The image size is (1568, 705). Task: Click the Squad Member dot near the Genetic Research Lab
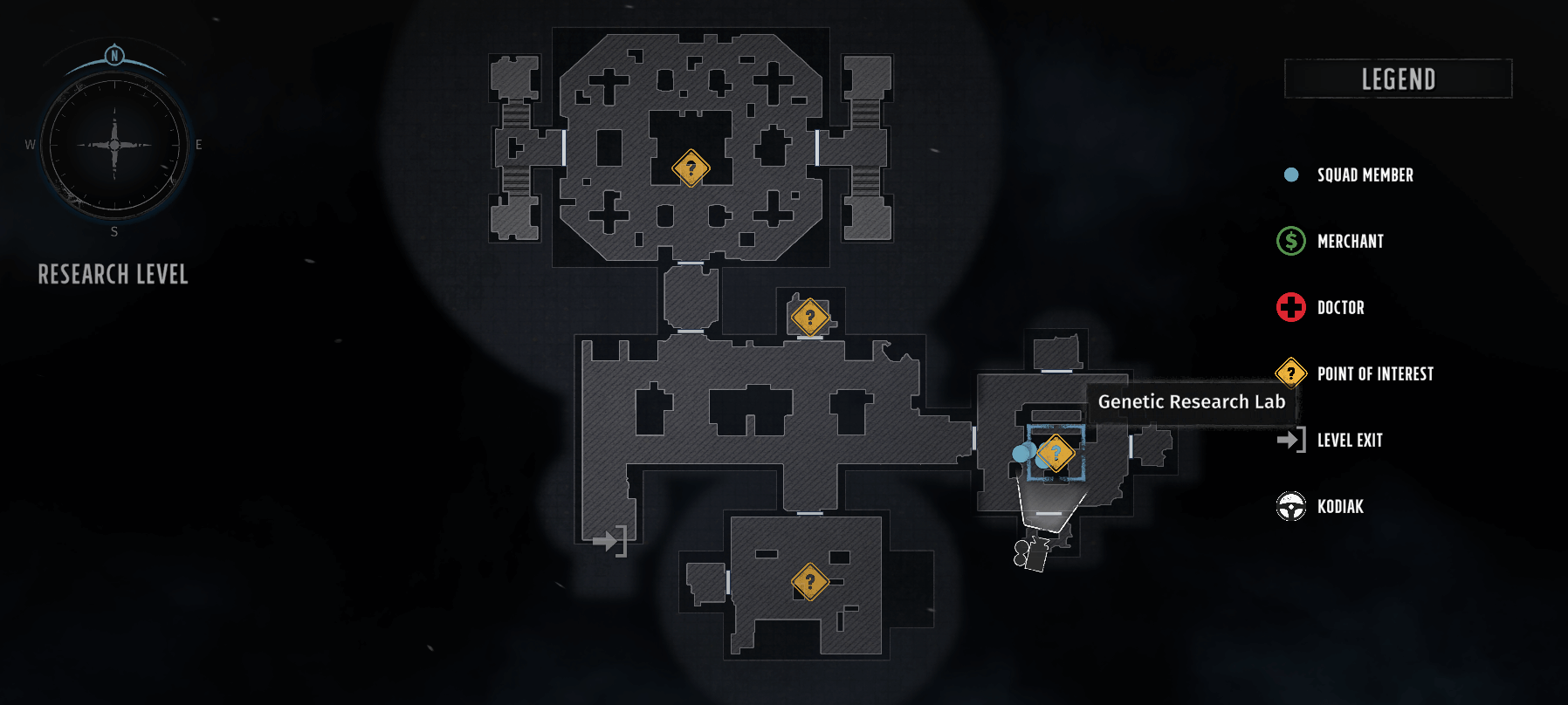click(1020, 452)
